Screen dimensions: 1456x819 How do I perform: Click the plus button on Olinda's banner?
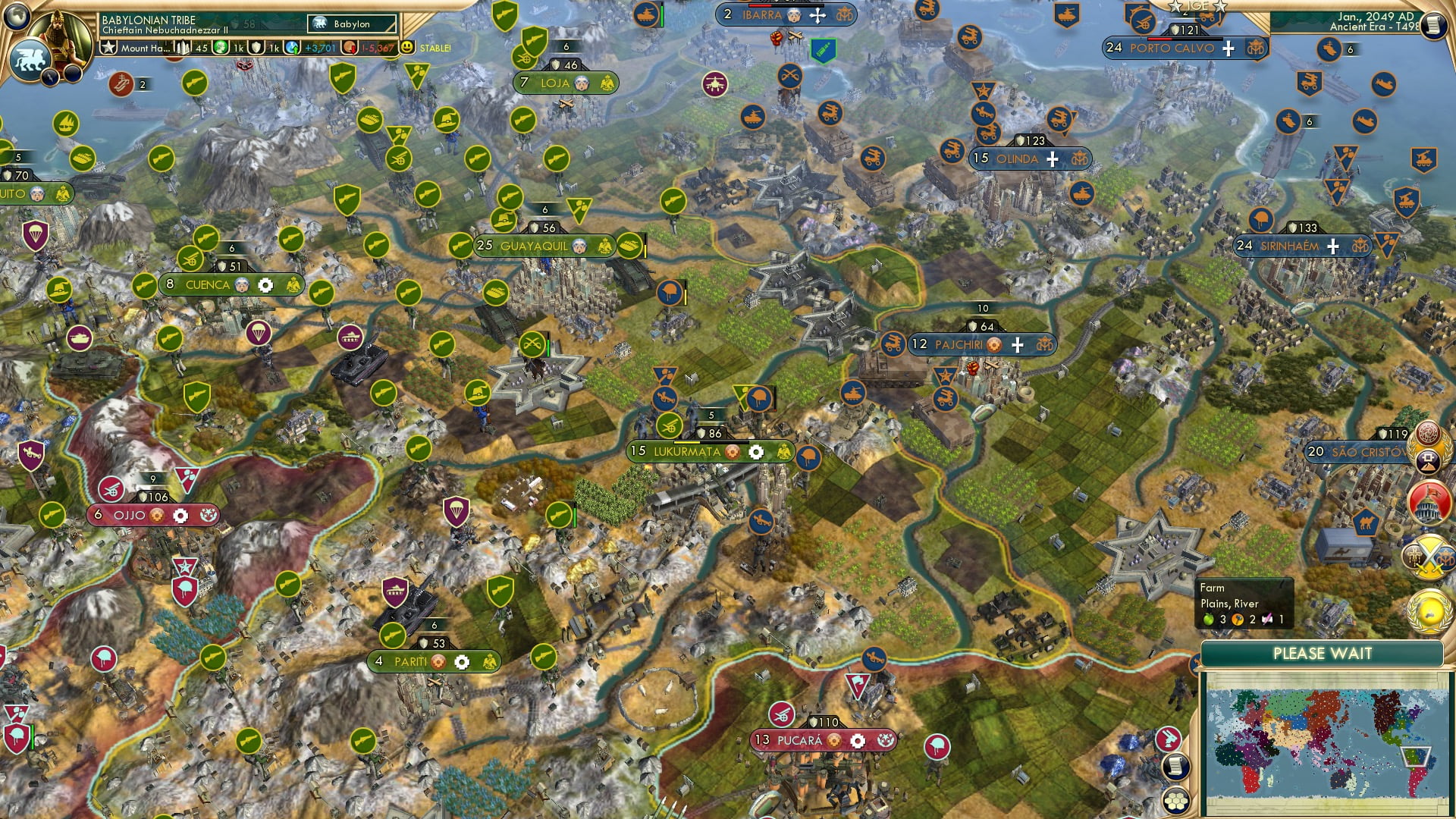1053,159
